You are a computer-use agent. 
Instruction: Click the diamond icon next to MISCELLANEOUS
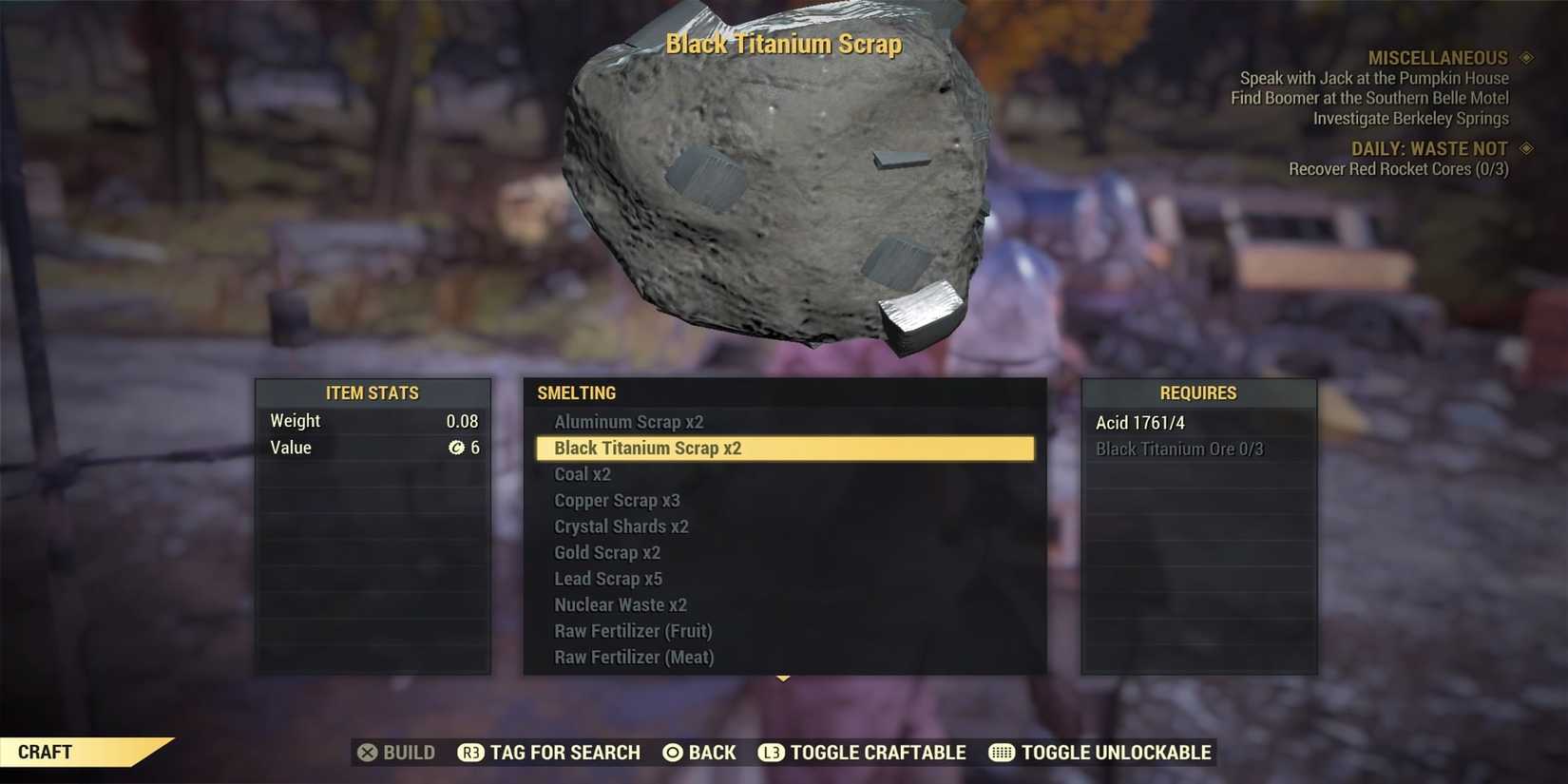click(1526, 56)
